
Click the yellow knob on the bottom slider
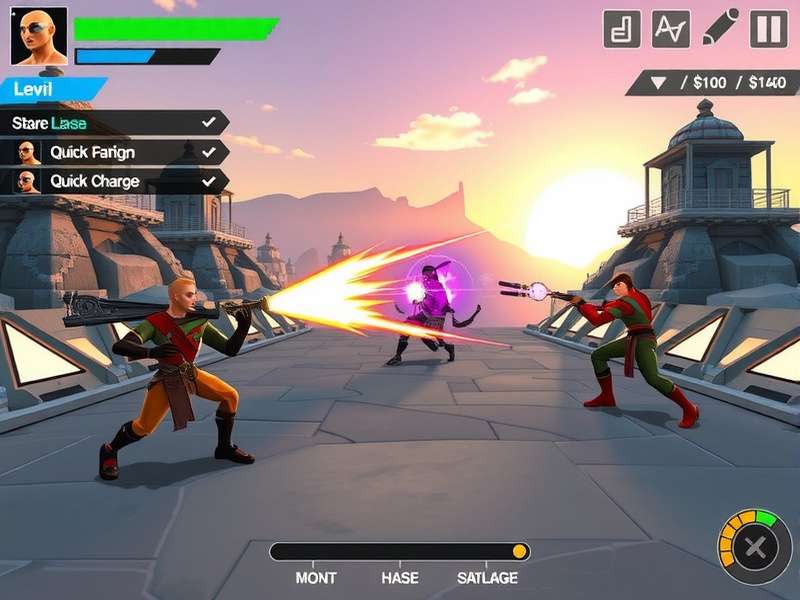519,551
